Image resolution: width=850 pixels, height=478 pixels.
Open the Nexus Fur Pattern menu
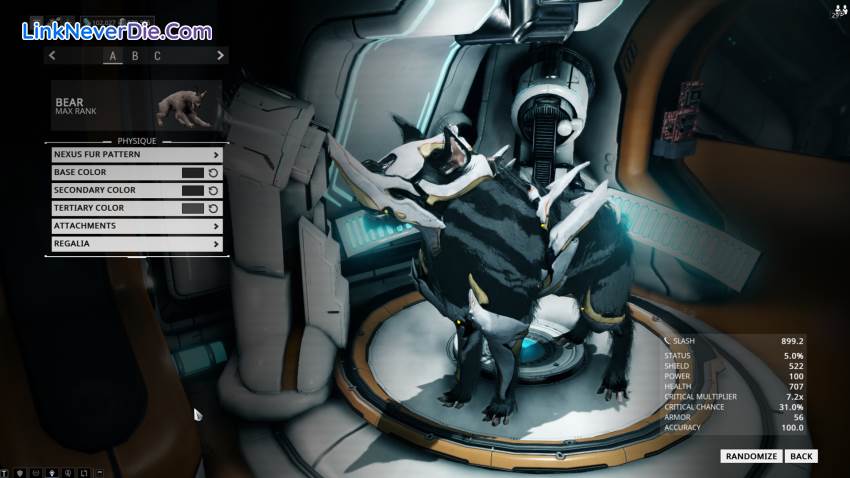[136, 155]
